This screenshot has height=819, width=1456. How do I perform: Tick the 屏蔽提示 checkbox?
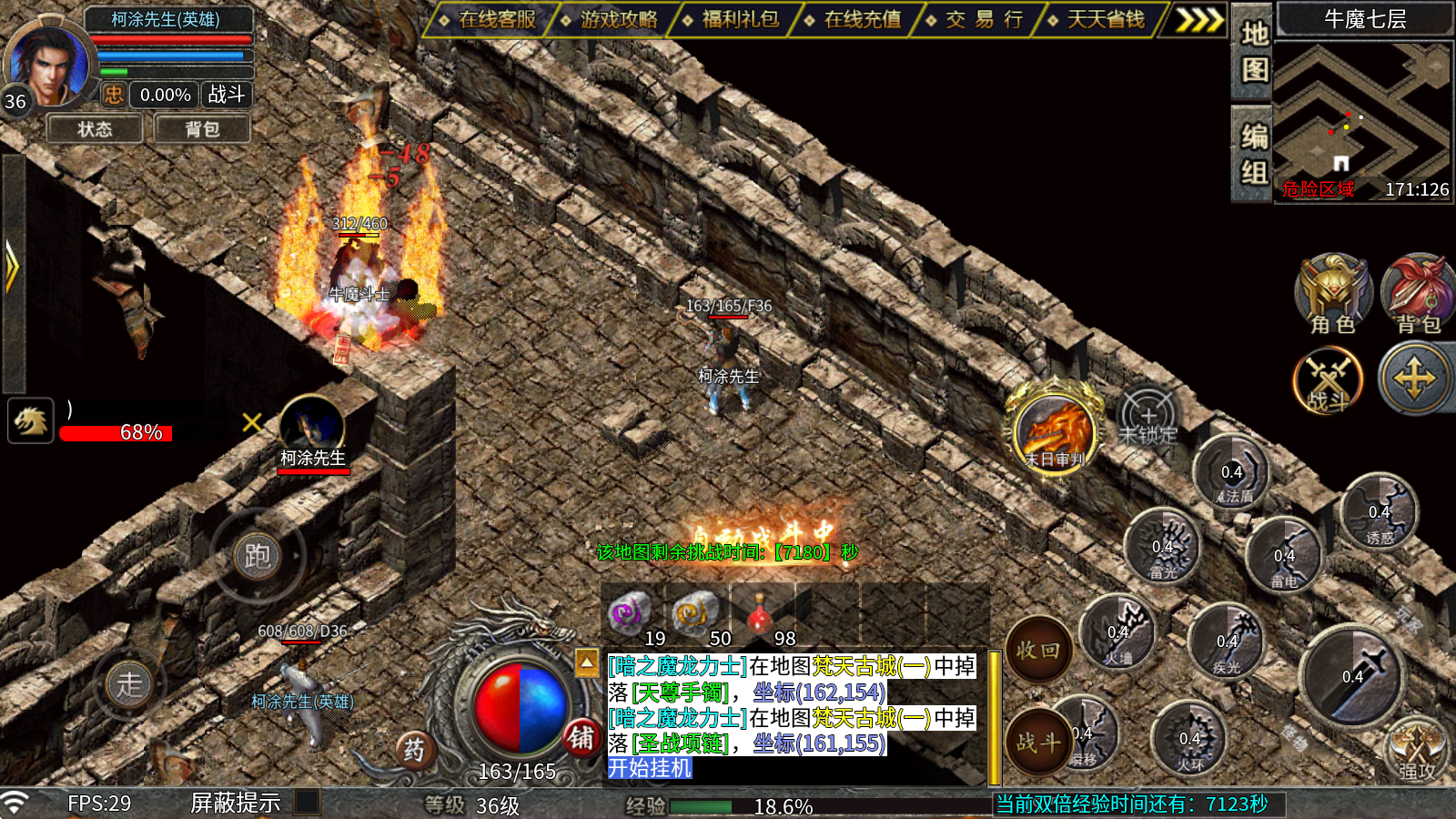pyautogui.click(x=307, y=802)
